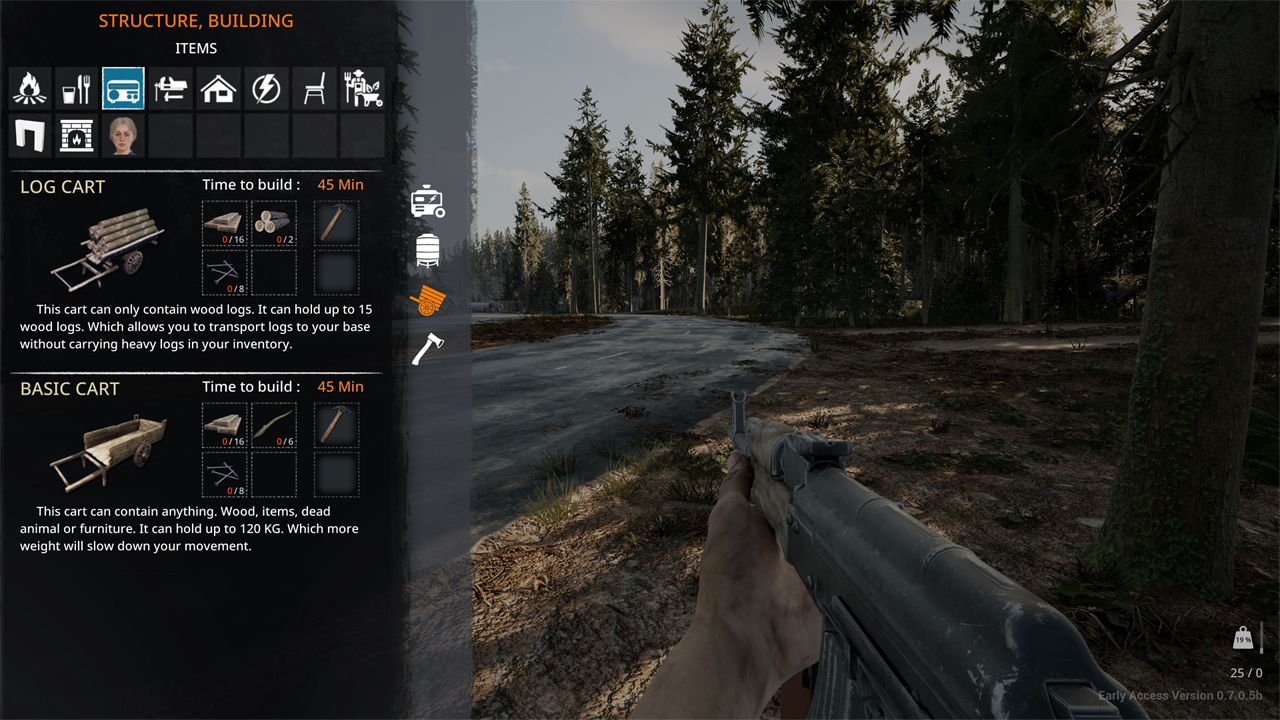Show the axe tools subcategory

(x=427, y=348)
